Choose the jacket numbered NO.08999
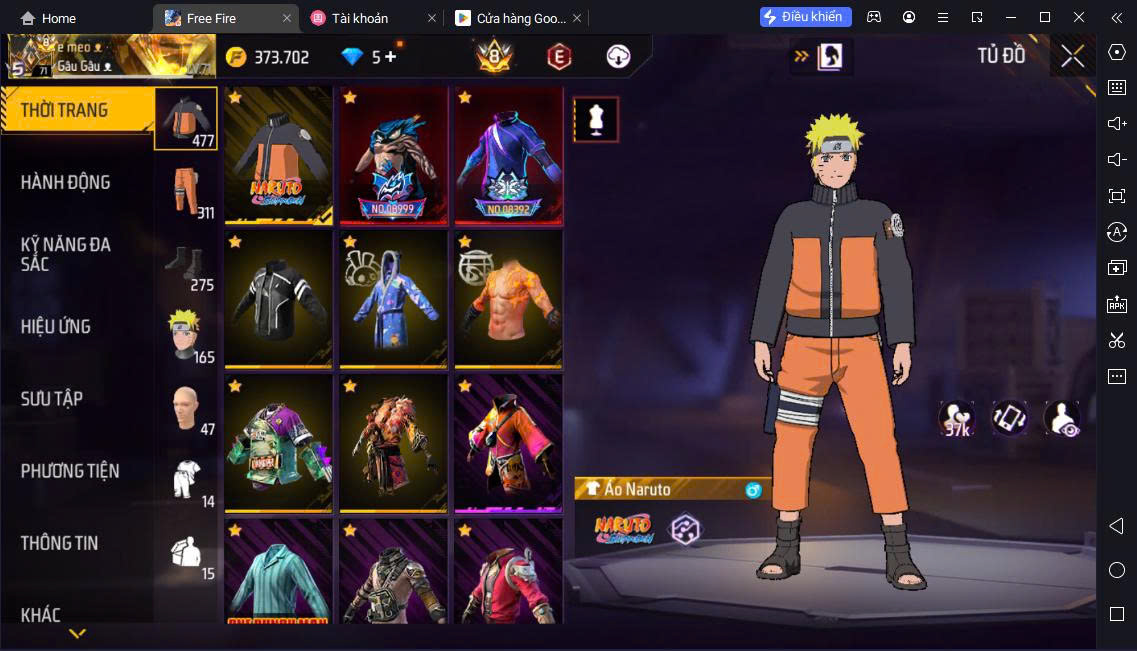The image size is (1137, 651). (394, 155)
